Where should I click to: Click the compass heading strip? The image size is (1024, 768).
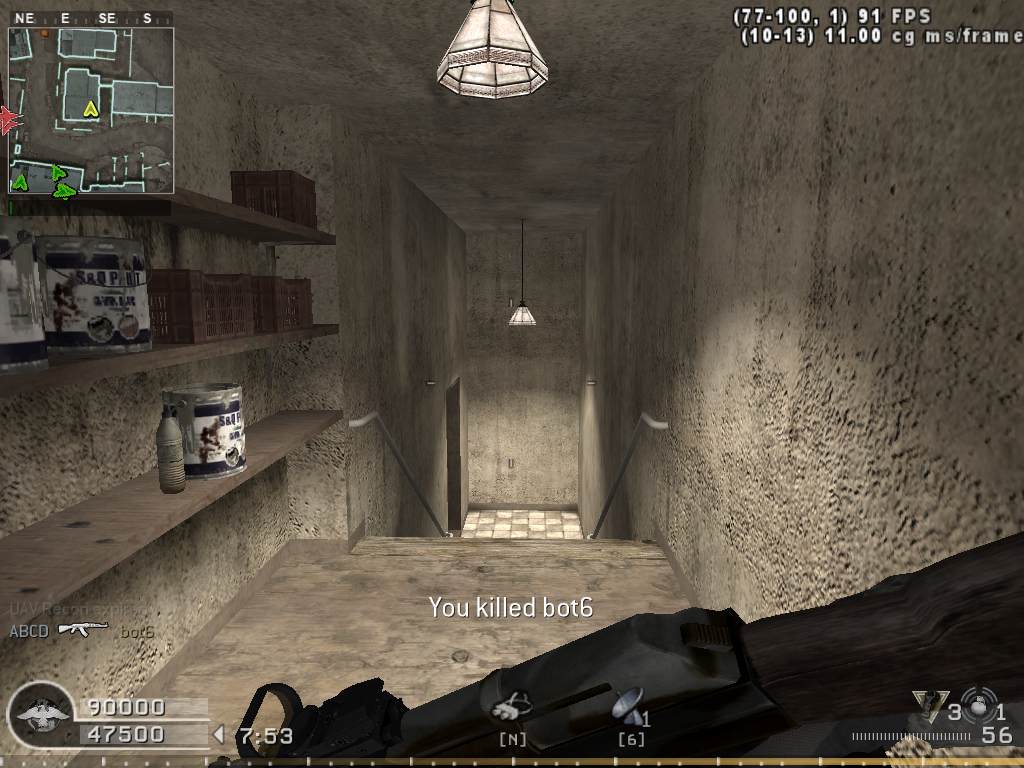click(91, 18)
